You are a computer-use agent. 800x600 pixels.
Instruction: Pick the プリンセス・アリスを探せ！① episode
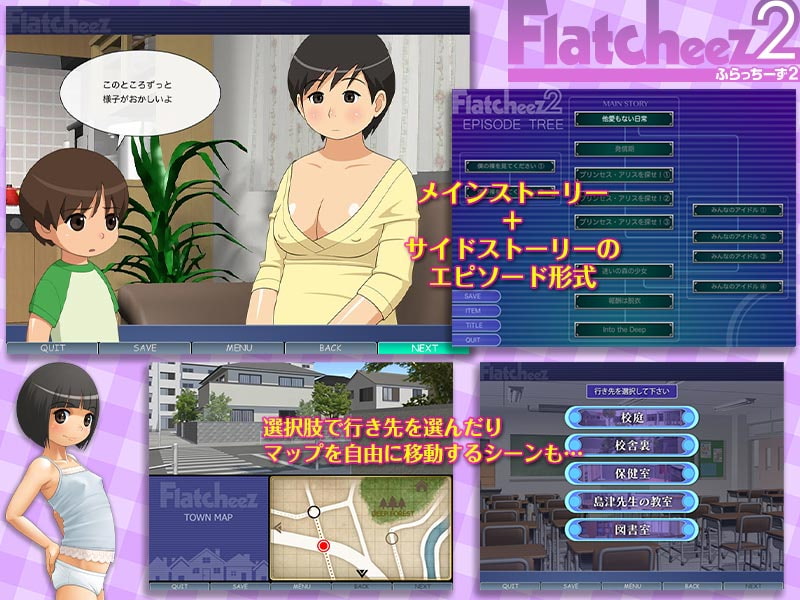pyautogui.click(x=622, y=173)
